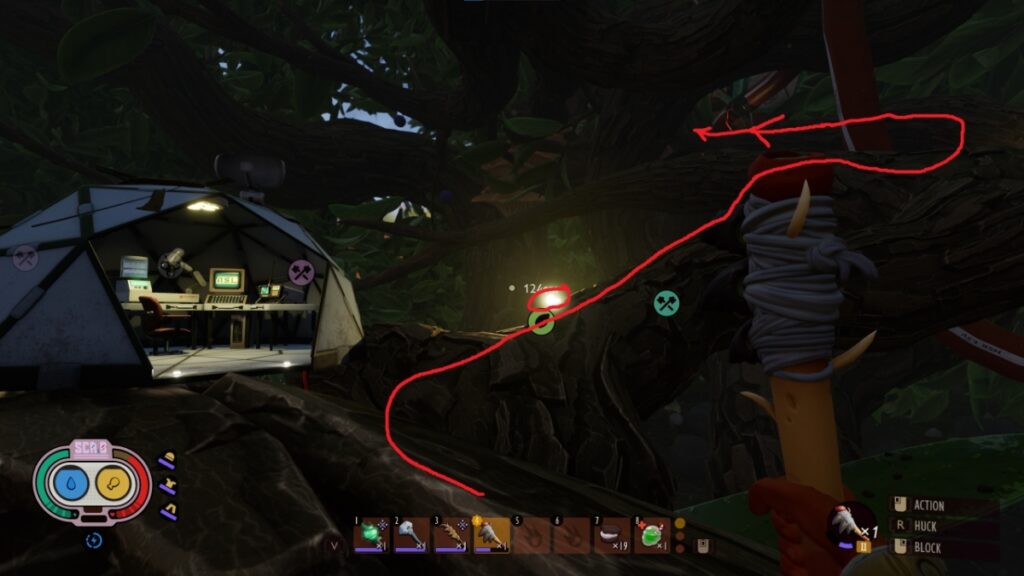The image size is (1024, 576).
Task: Pick the cookie sandwich stack of 19
Action: (x=612, y=535)
